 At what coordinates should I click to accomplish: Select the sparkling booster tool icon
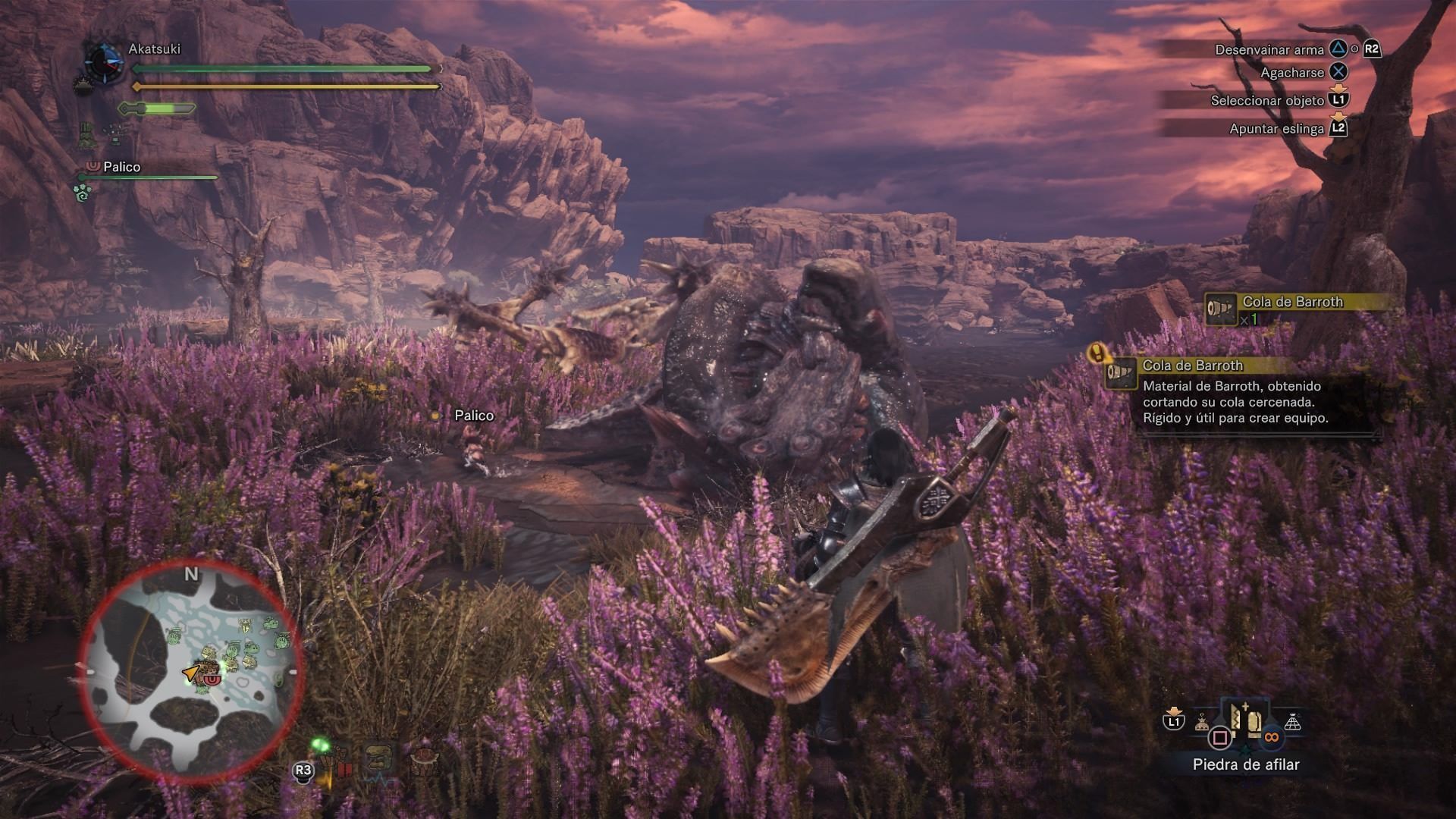click(x=116, y=134)
